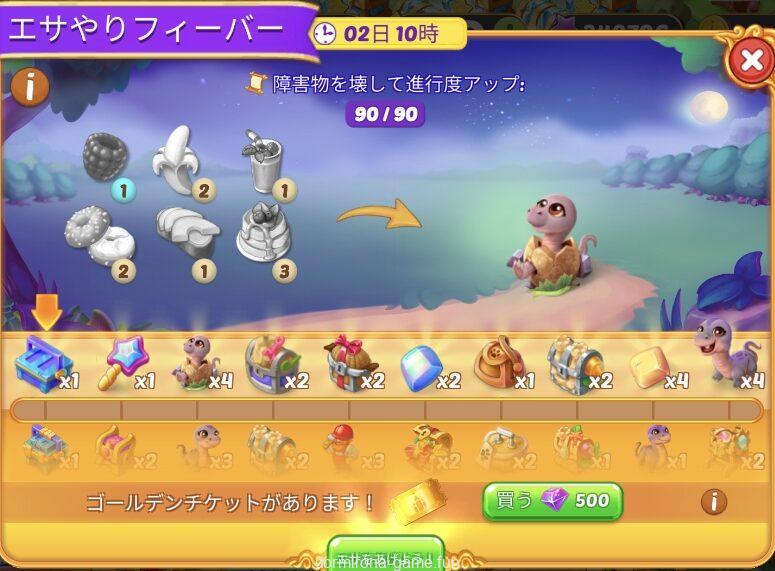Choose the drink cup food requirement
This screenshot has width=775, height=571.
click(261, 160)
